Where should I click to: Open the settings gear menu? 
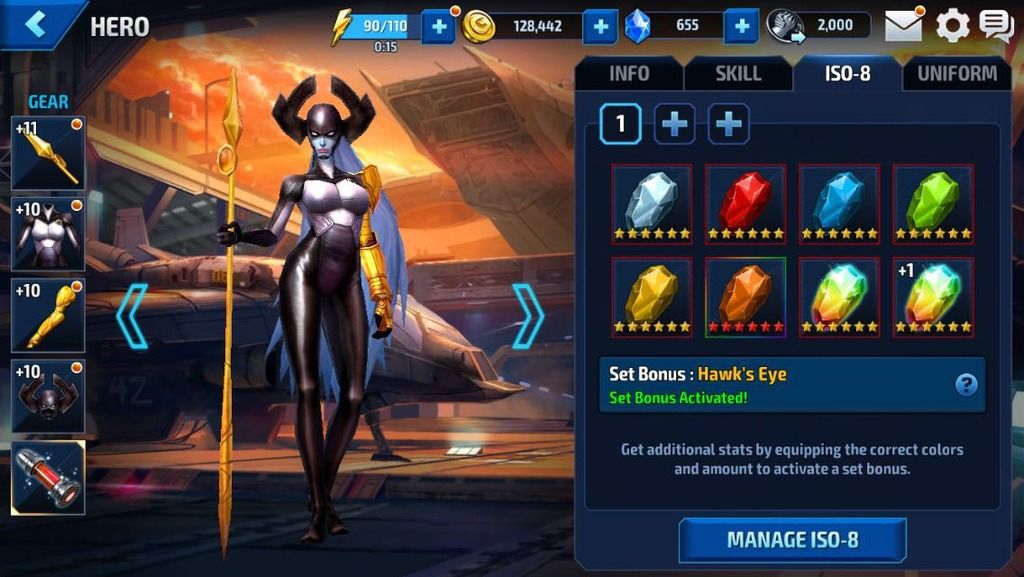pyautogui.click(x=952, y=25)
